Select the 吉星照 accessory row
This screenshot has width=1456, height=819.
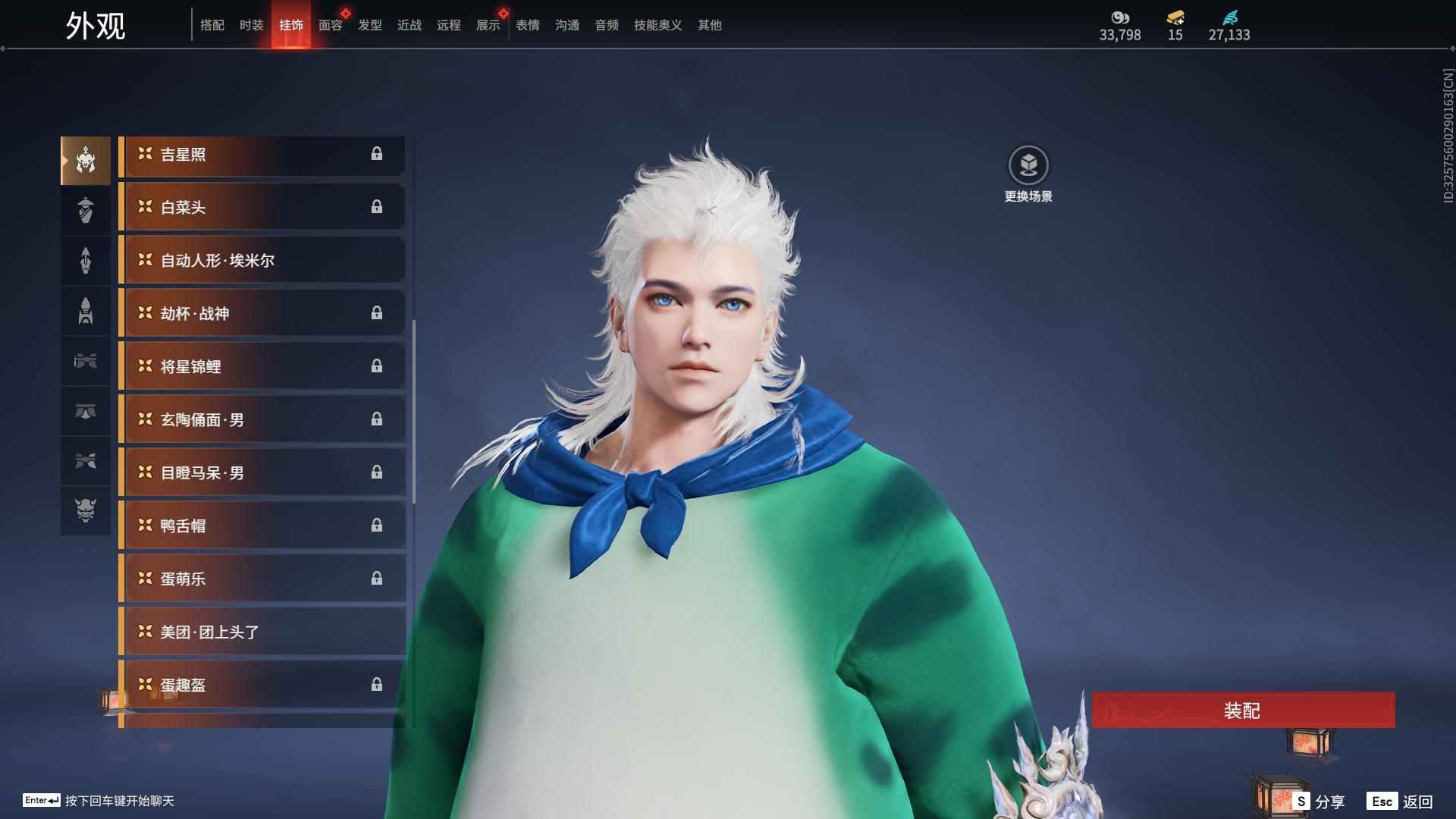262,155
